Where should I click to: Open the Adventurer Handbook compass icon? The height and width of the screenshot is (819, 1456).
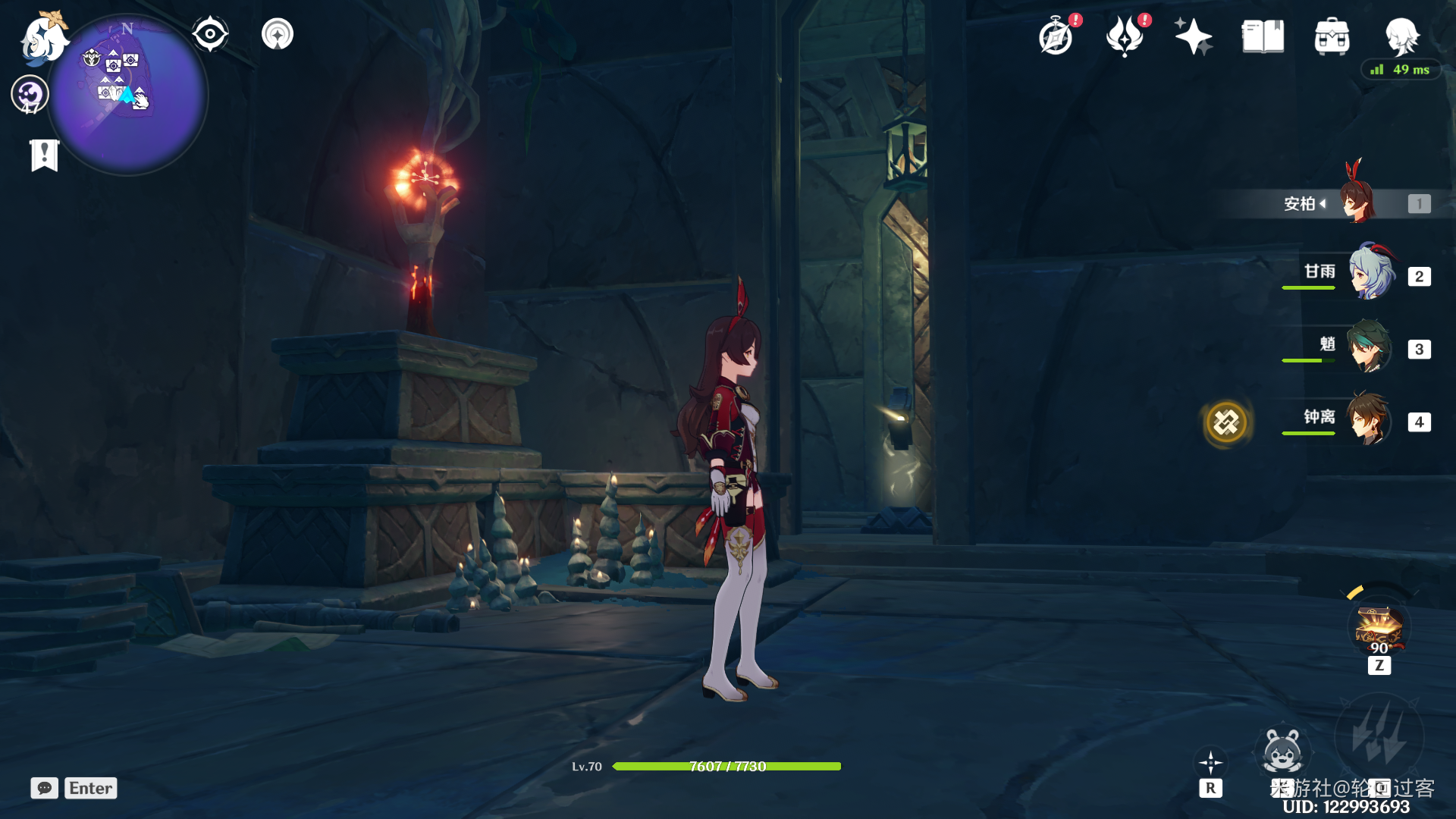click(1056, 36)
